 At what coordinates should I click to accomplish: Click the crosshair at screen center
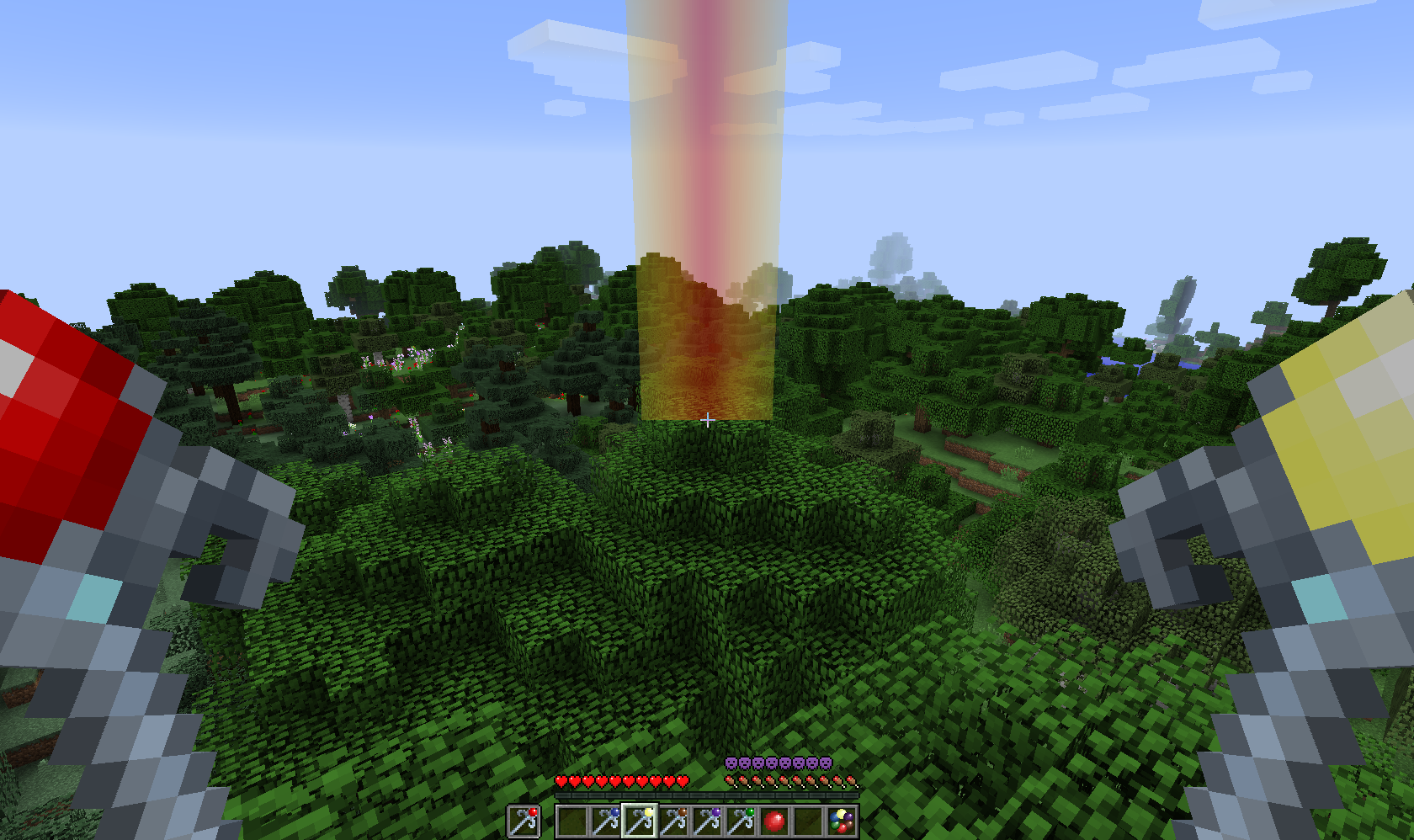(707, 419)
